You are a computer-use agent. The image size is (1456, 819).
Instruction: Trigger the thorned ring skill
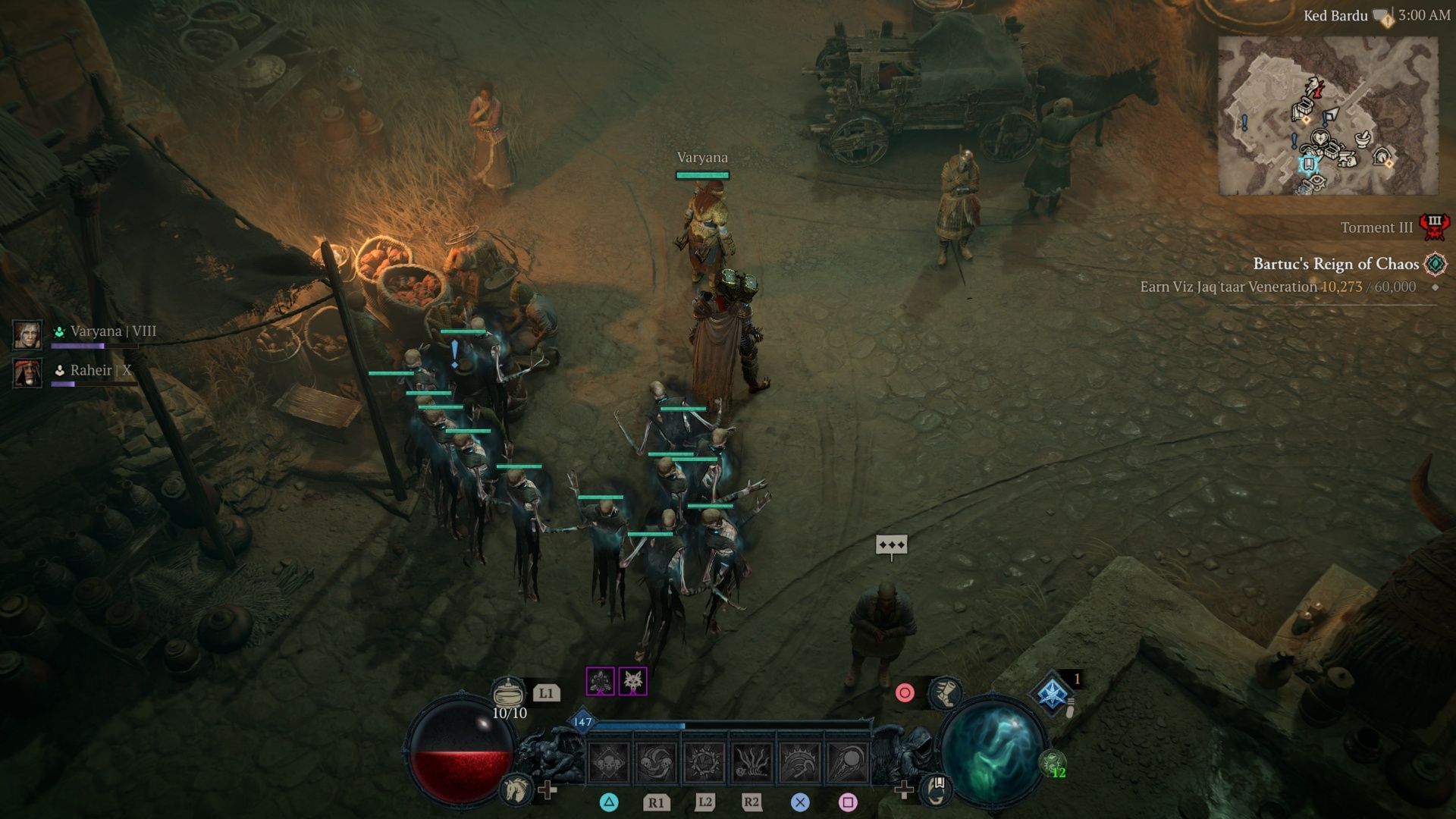(704, 762)
